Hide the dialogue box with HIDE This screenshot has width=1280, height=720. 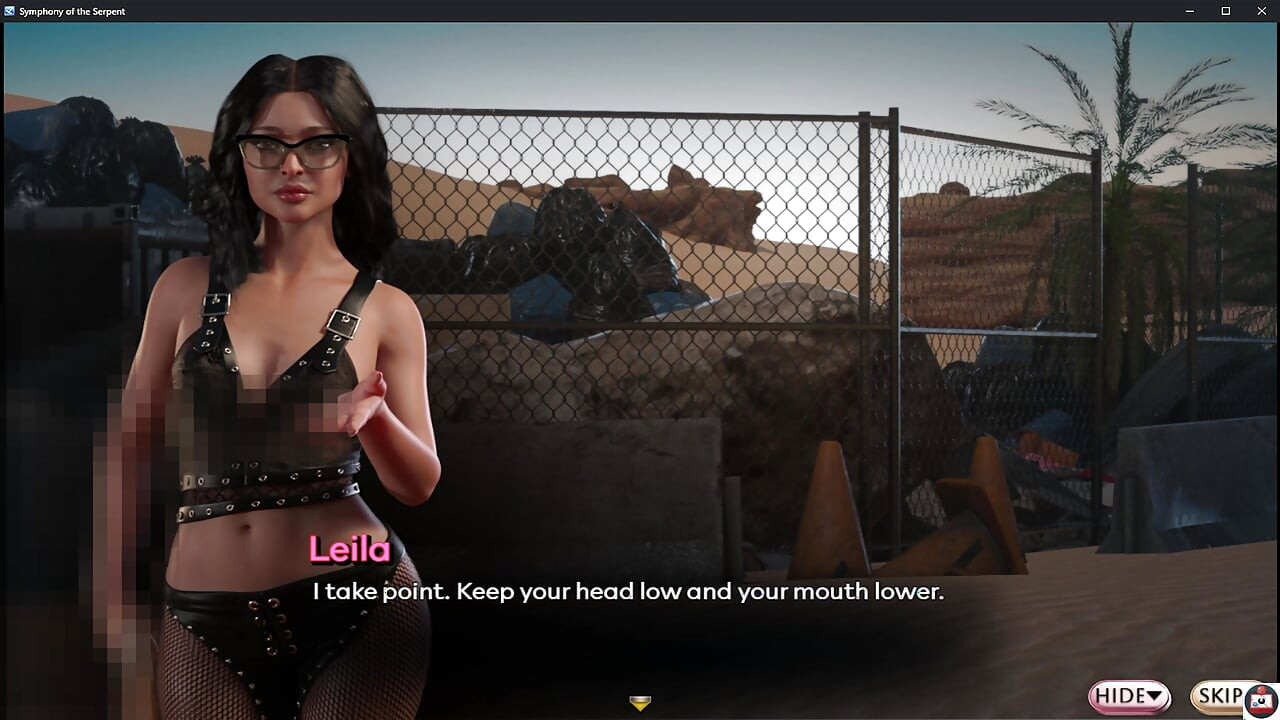[1130, 695]
